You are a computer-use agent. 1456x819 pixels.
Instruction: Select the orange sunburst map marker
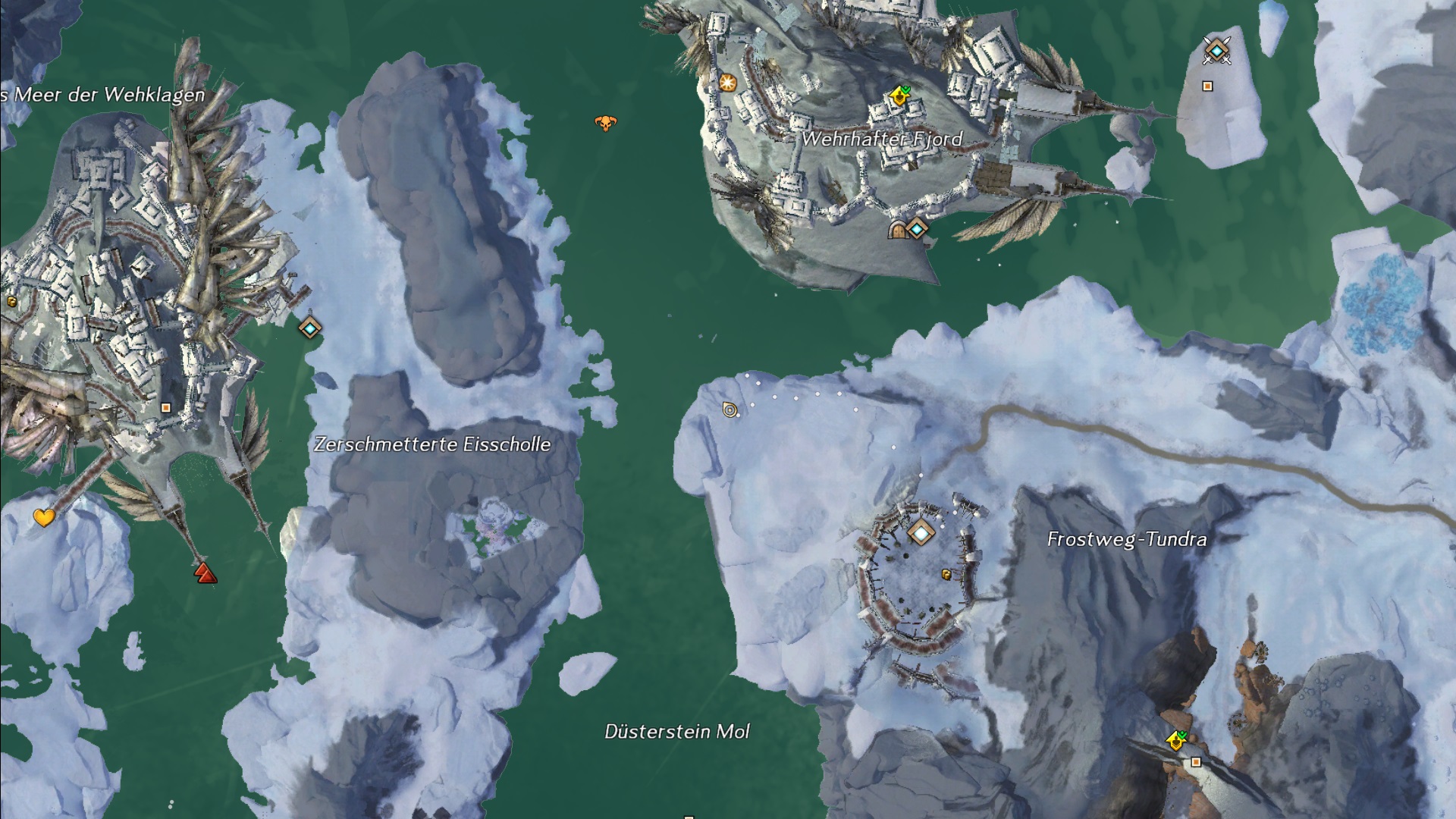pyautogui.click(x=728, y=83)
